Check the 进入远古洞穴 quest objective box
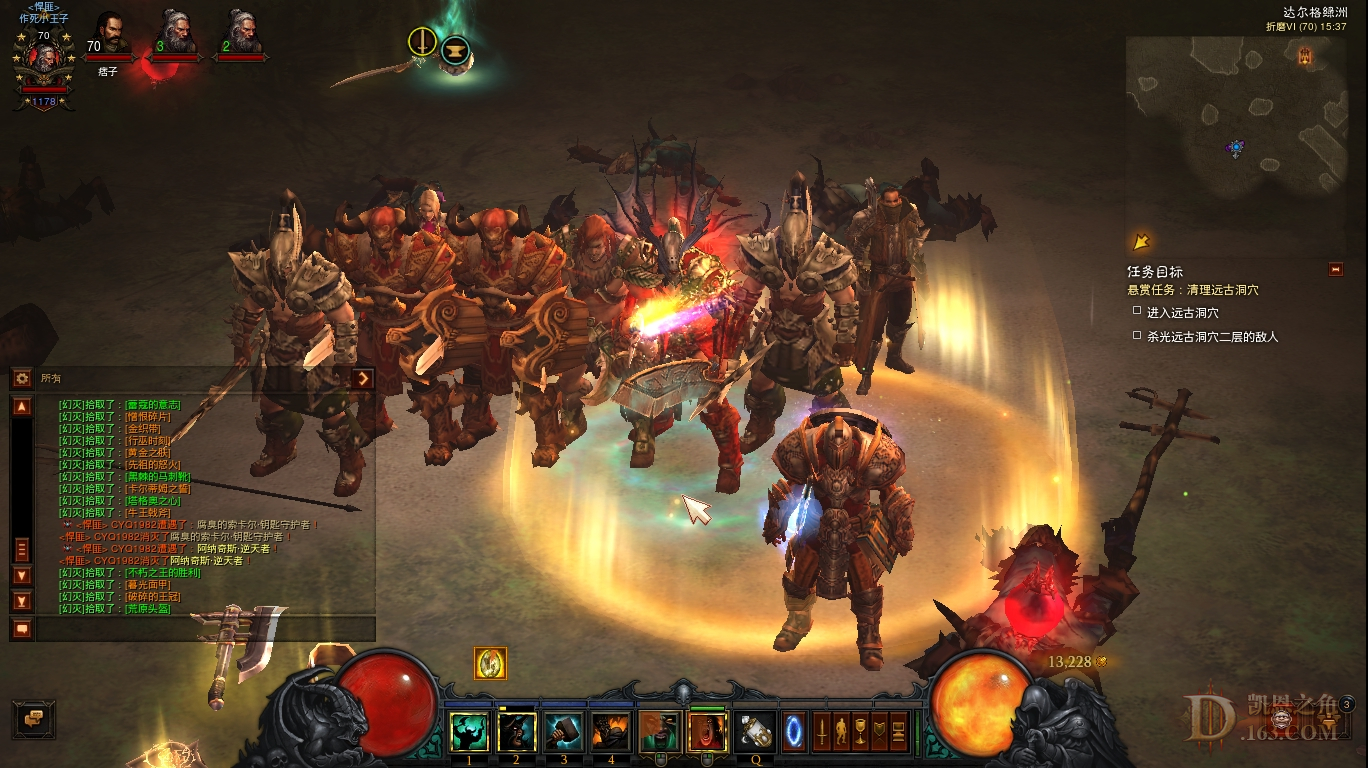Image resolution: width=1368 pixels, height=768 pixels. point(1136,310)
